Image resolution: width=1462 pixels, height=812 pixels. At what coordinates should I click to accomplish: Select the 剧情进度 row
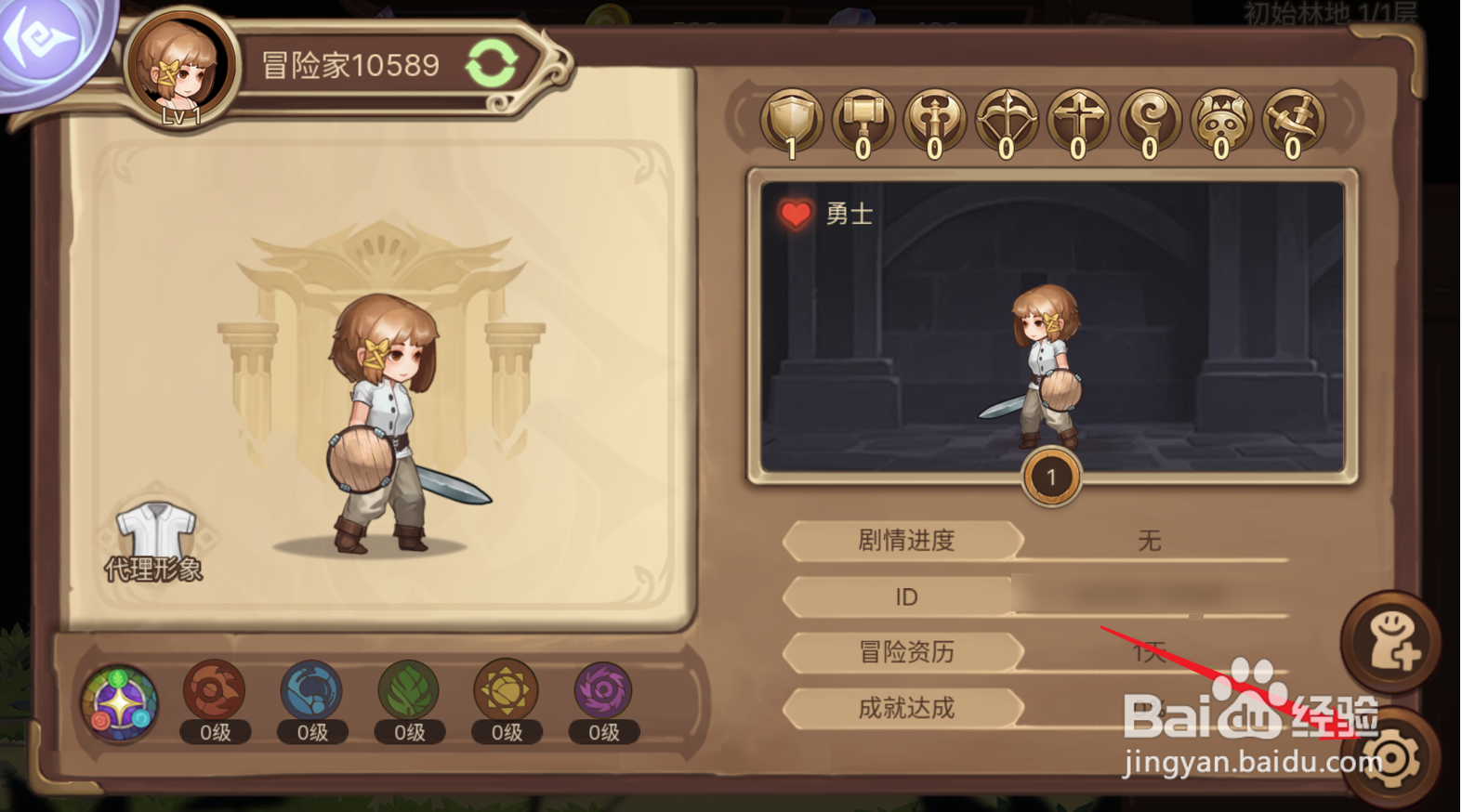(908, 540)
